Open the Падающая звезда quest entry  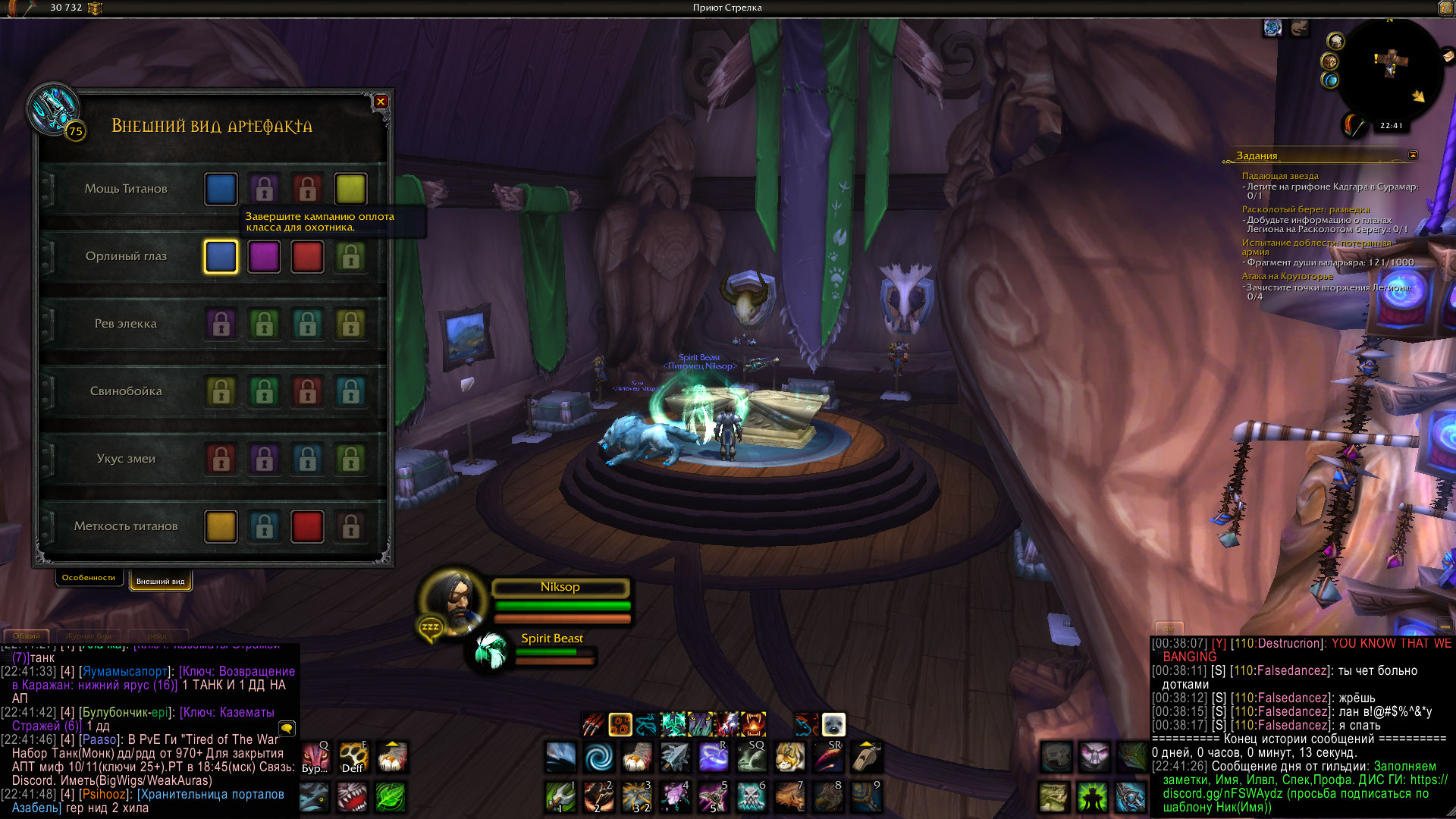coord(1280,176)
